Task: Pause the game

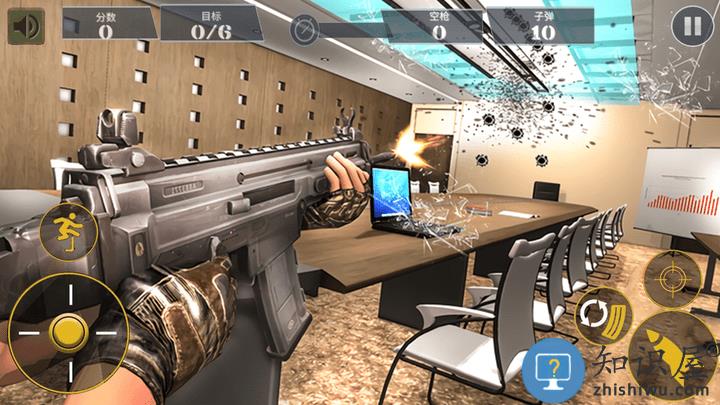Action: click(689, 26)
